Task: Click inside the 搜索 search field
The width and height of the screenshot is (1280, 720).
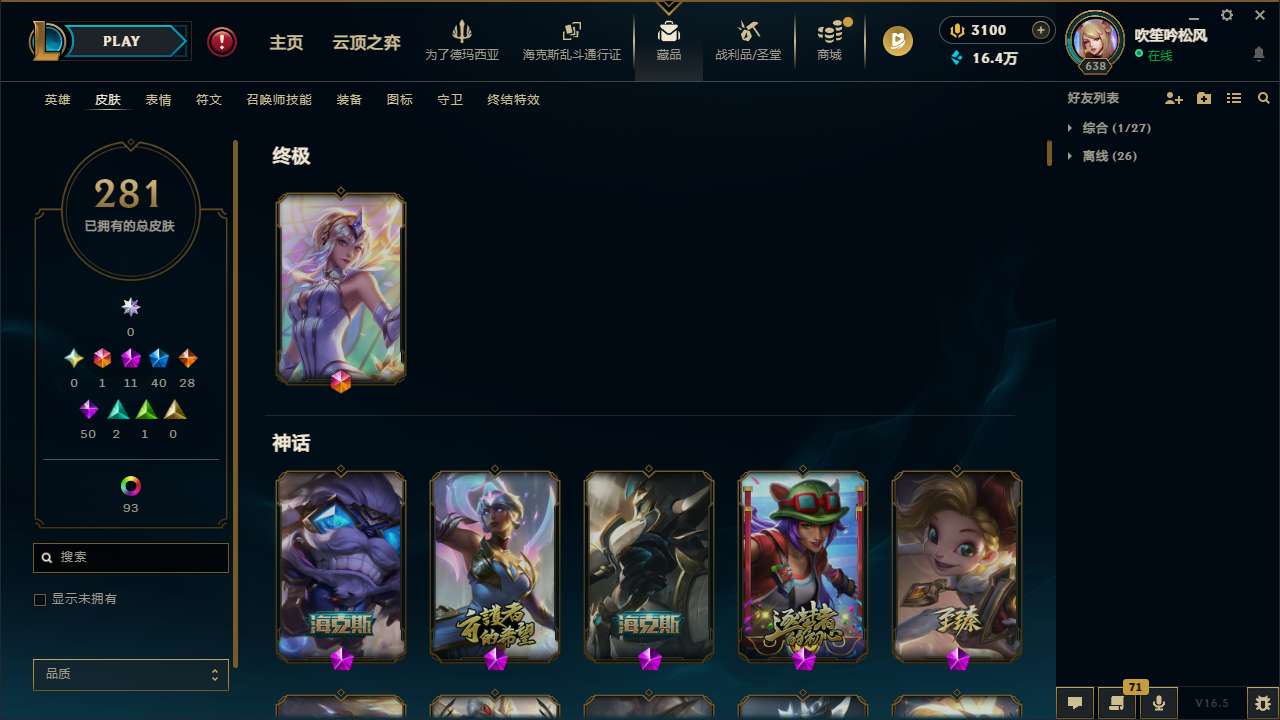Action: [x=130, y=557]
